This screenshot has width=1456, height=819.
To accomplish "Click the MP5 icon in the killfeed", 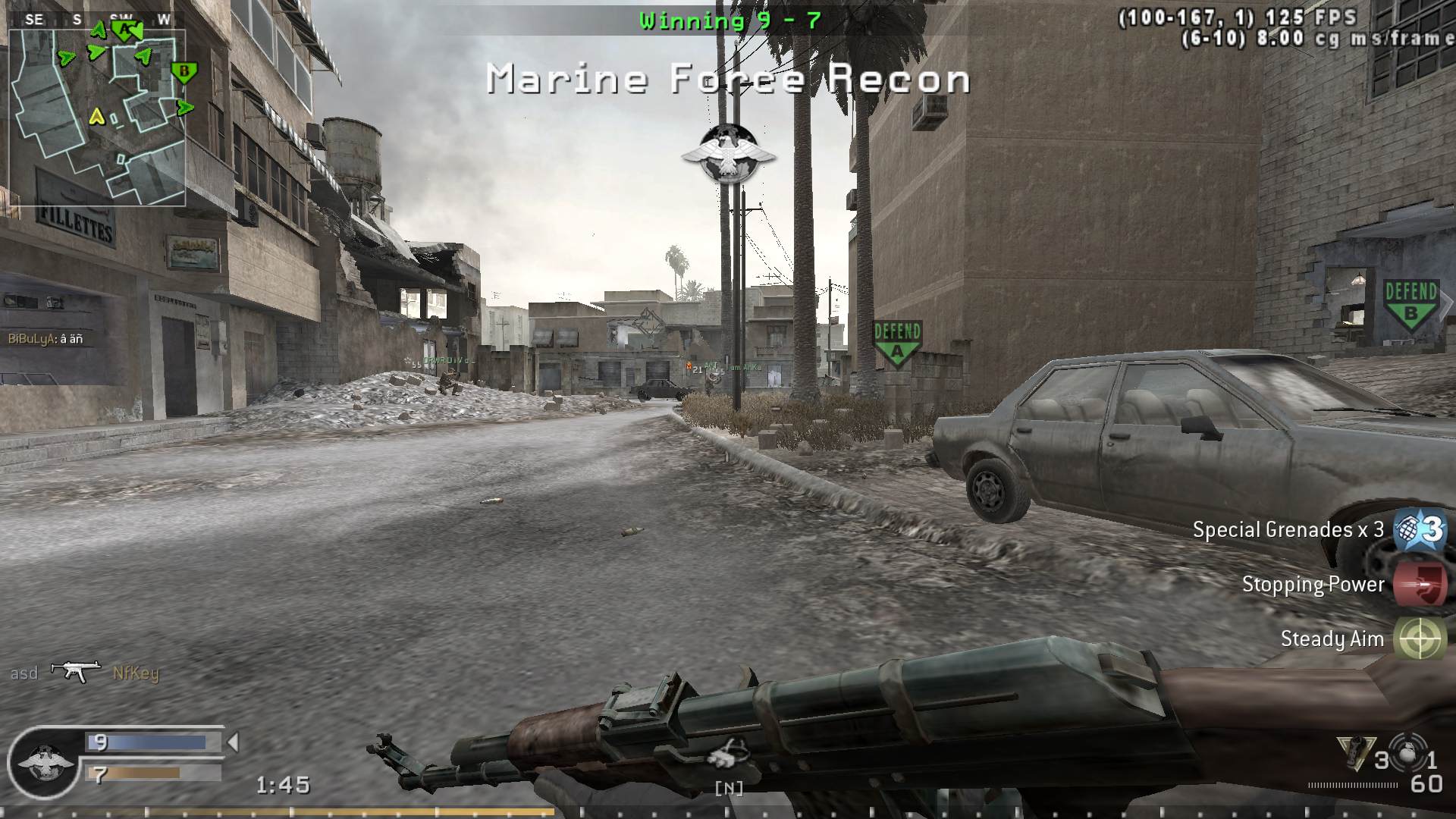I will tap(74, 670).
